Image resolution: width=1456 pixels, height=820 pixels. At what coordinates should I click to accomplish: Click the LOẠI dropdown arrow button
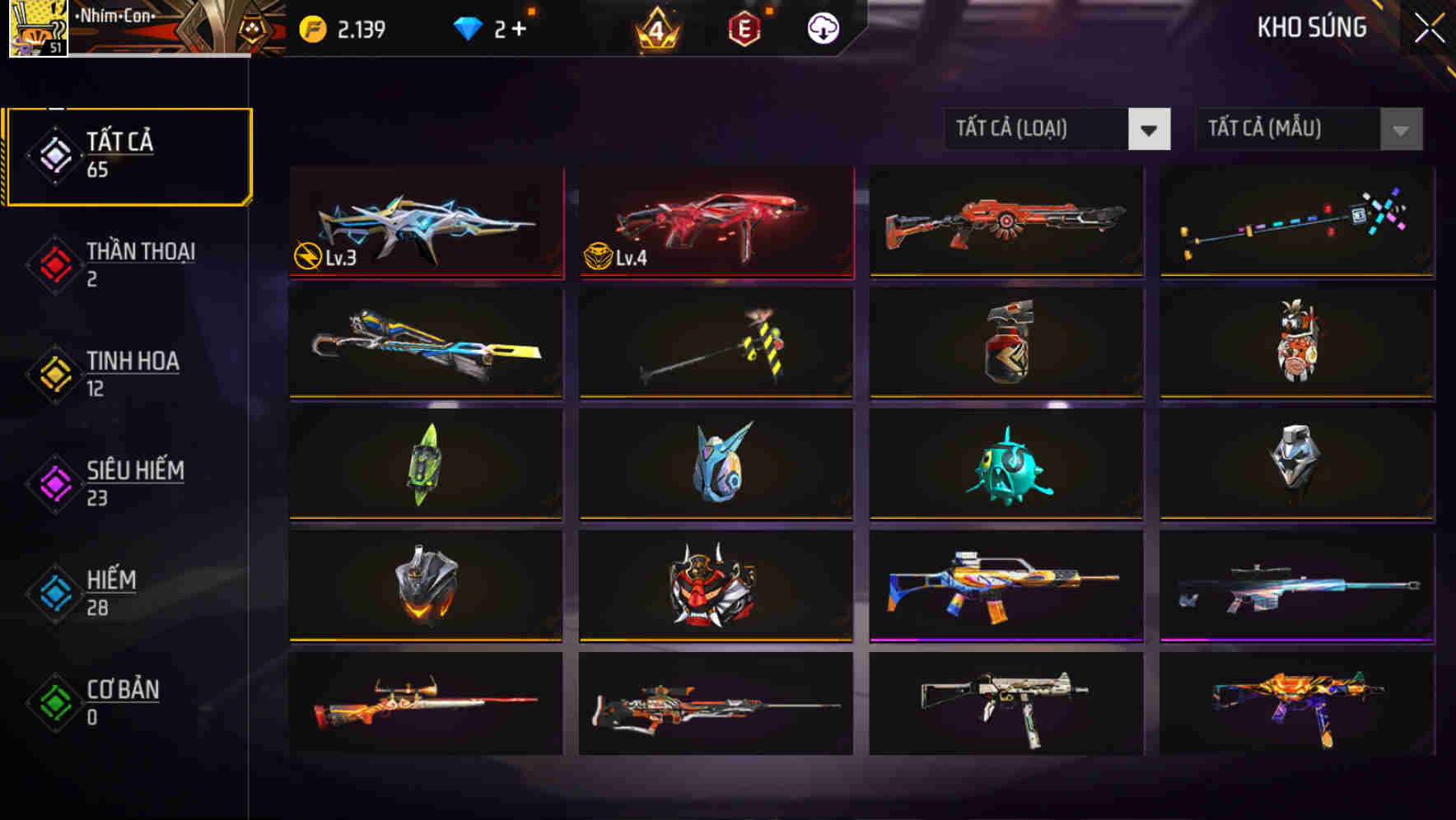click(x=1151, y=129)
